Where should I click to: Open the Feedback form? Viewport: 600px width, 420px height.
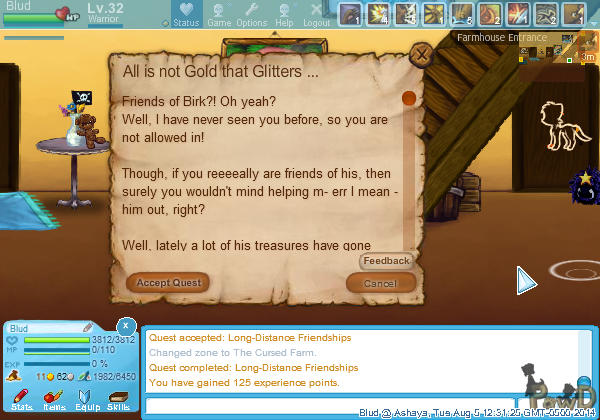(x=386, y=261)
